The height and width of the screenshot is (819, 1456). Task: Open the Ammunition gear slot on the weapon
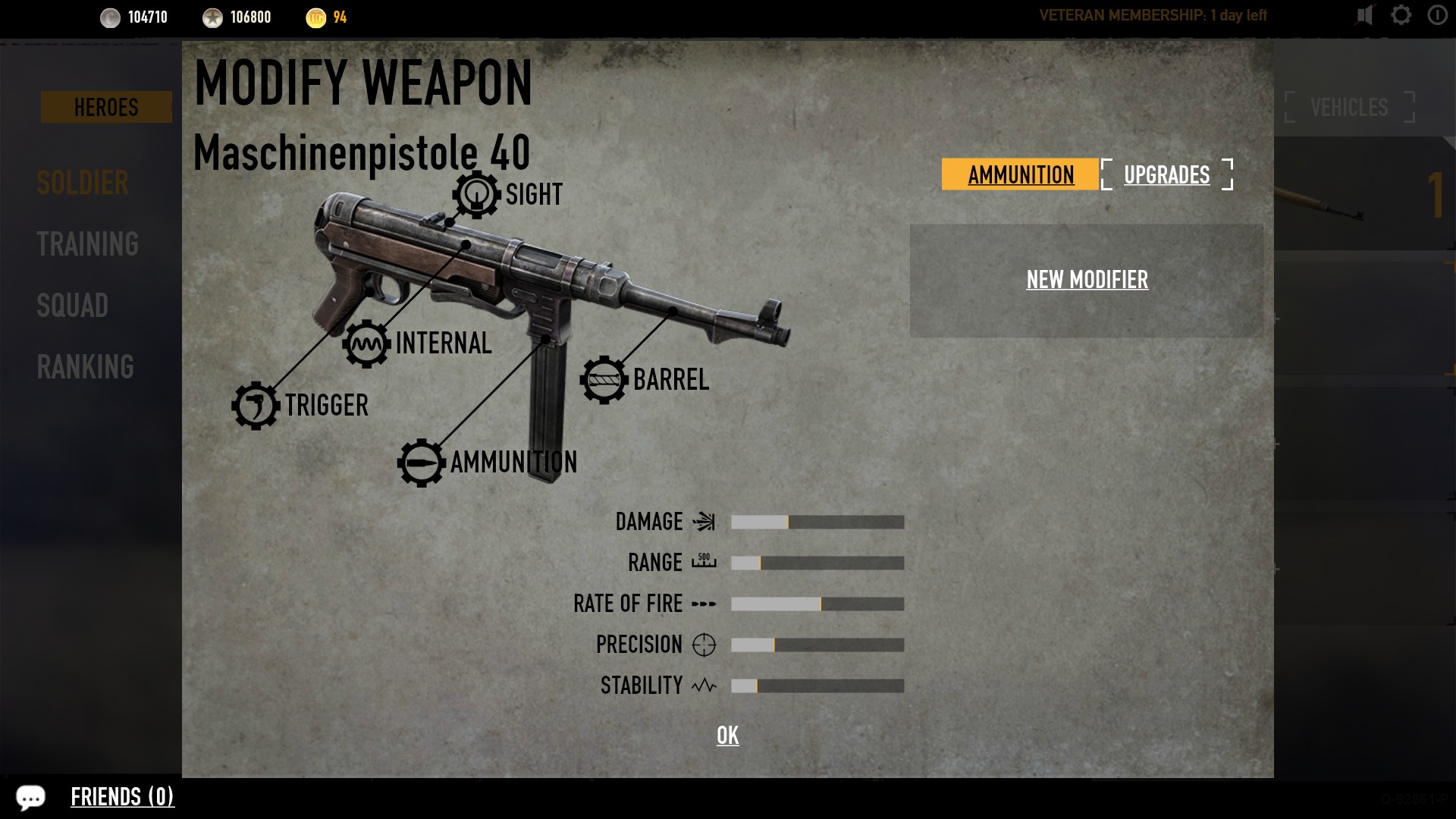point(421,463)
